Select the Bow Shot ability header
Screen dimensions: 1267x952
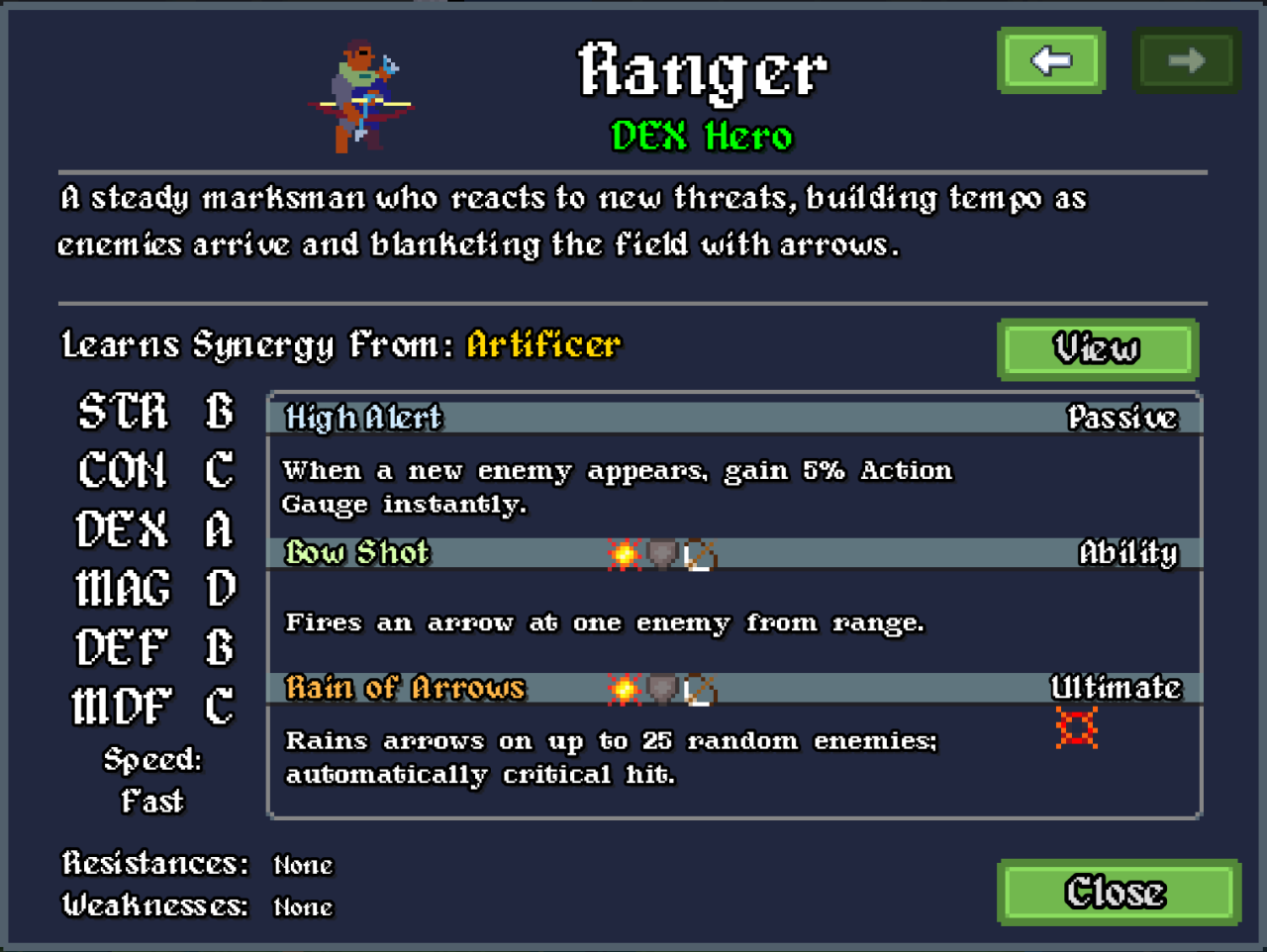(357, 552)
